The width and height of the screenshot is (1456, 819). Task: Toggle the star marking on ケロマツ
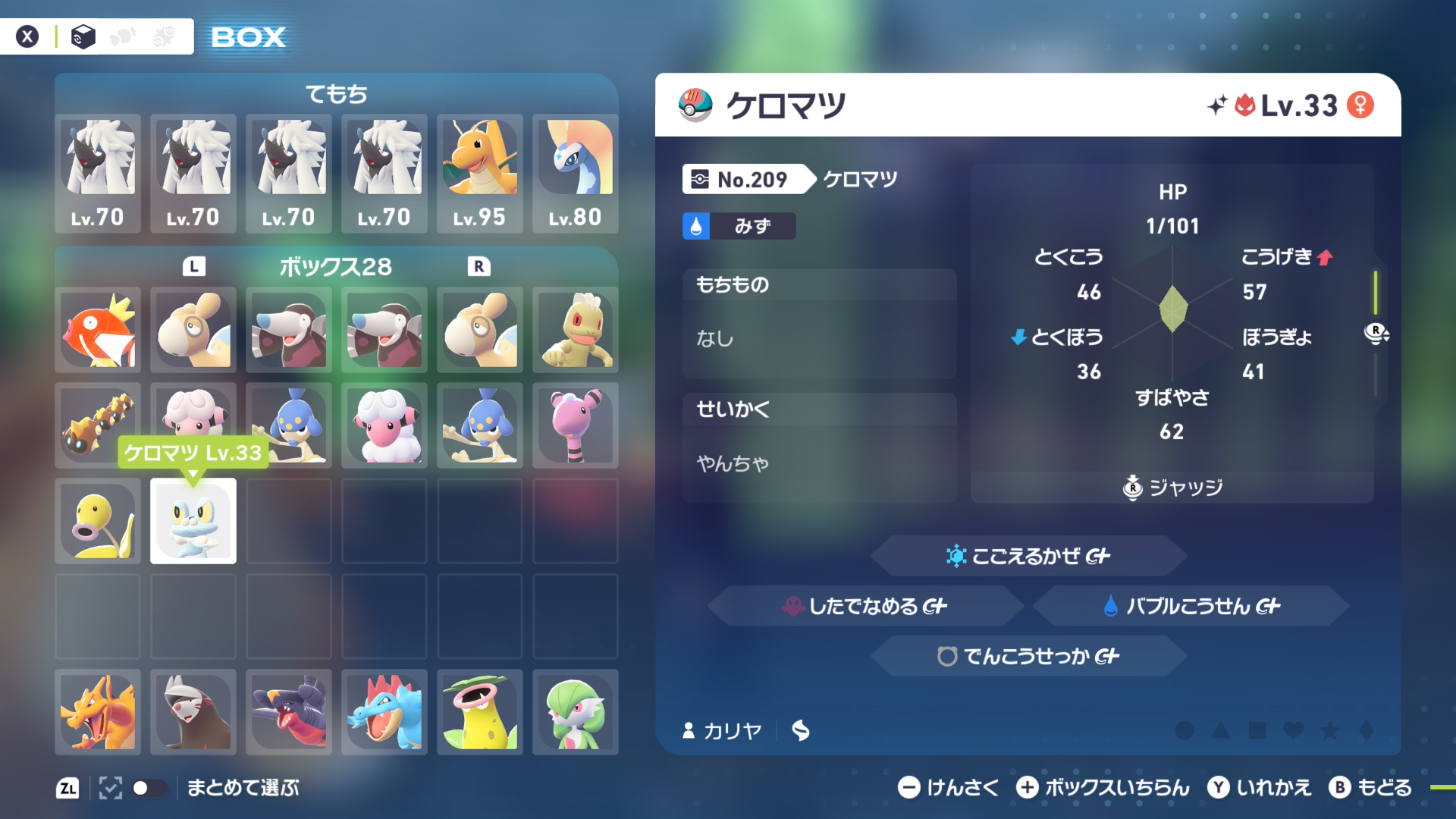(1329, 731)
